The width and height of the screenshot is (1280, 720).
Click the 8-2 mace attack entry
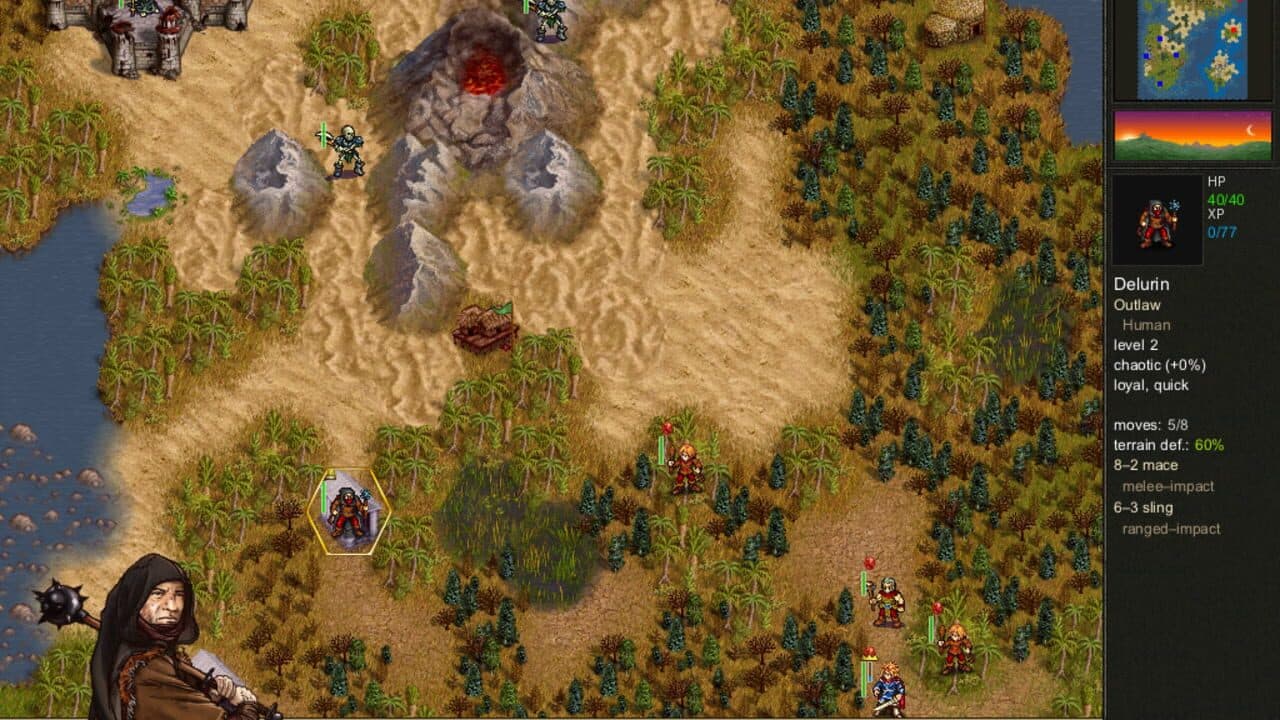click(1146, 465)
